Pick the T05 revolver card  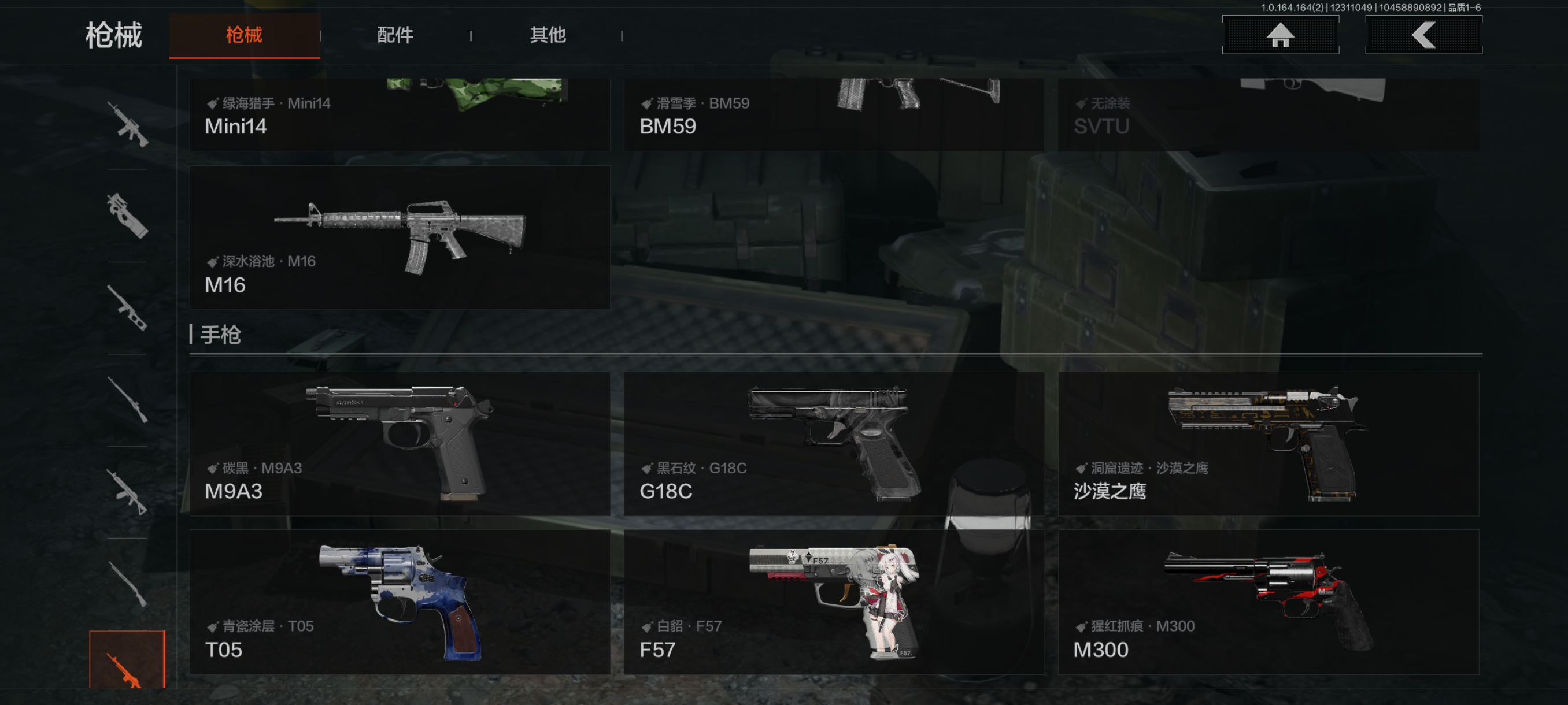[400, 602]
